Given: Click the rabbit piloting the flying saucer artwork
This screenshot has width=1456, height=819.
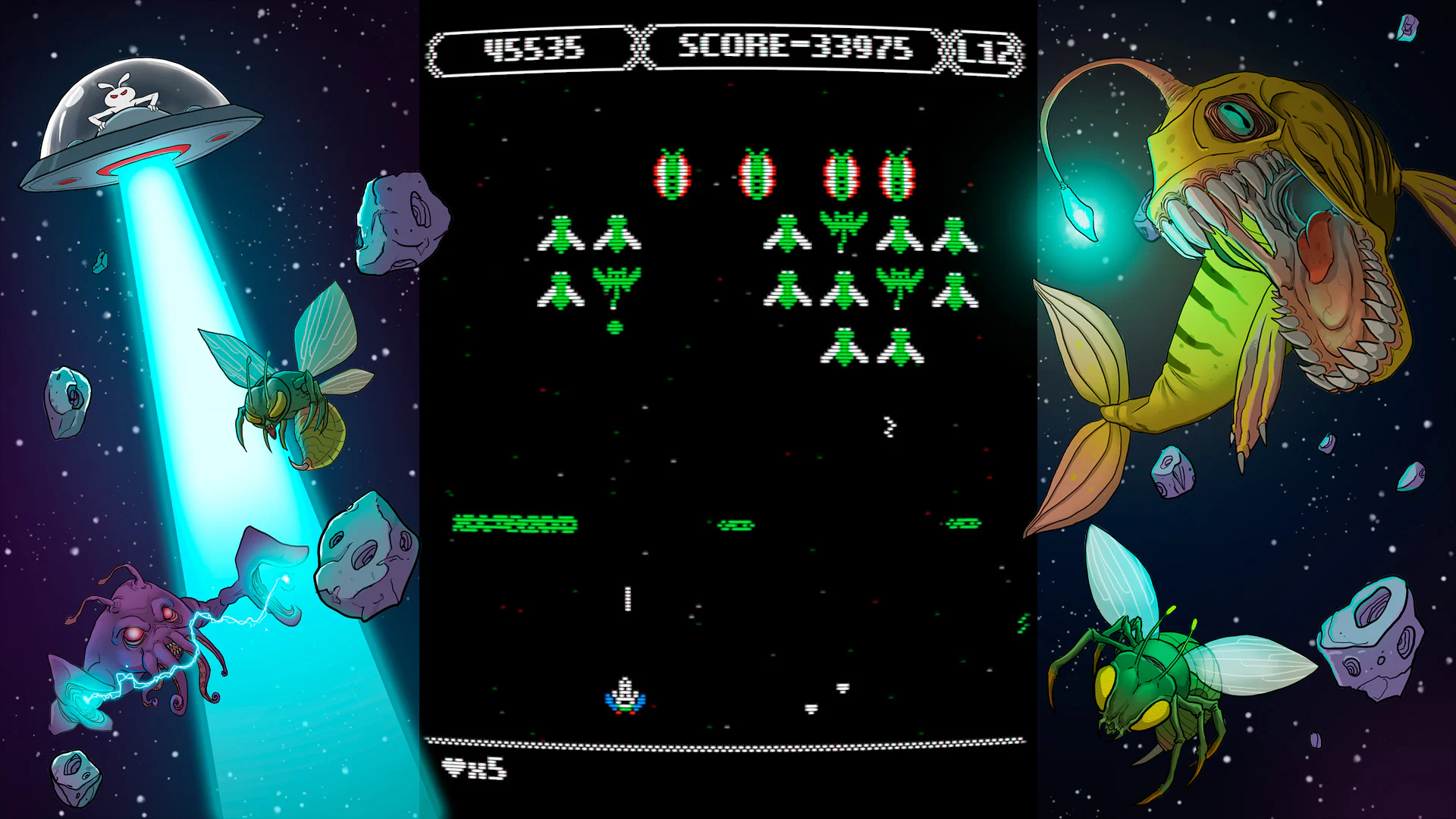Looking at the screenshot, I should pos(121,95).
